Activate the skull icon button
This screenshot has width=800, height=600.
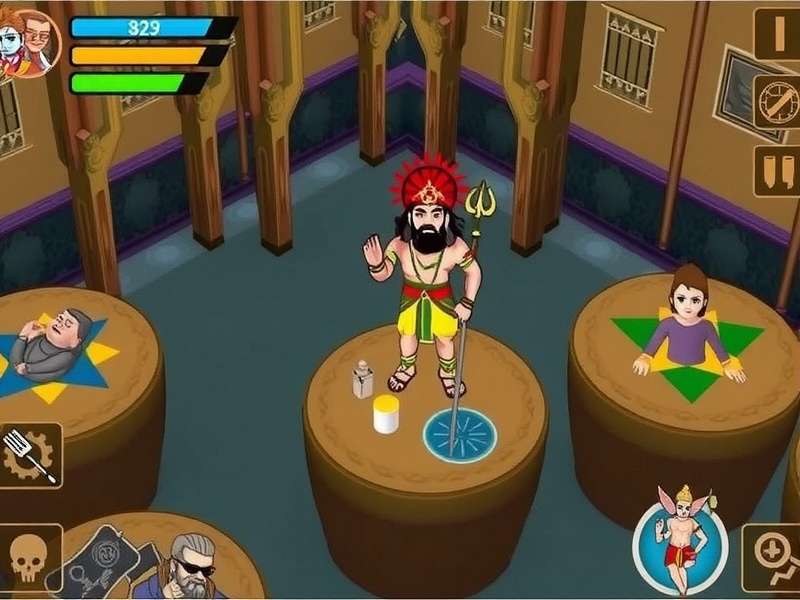30,558
